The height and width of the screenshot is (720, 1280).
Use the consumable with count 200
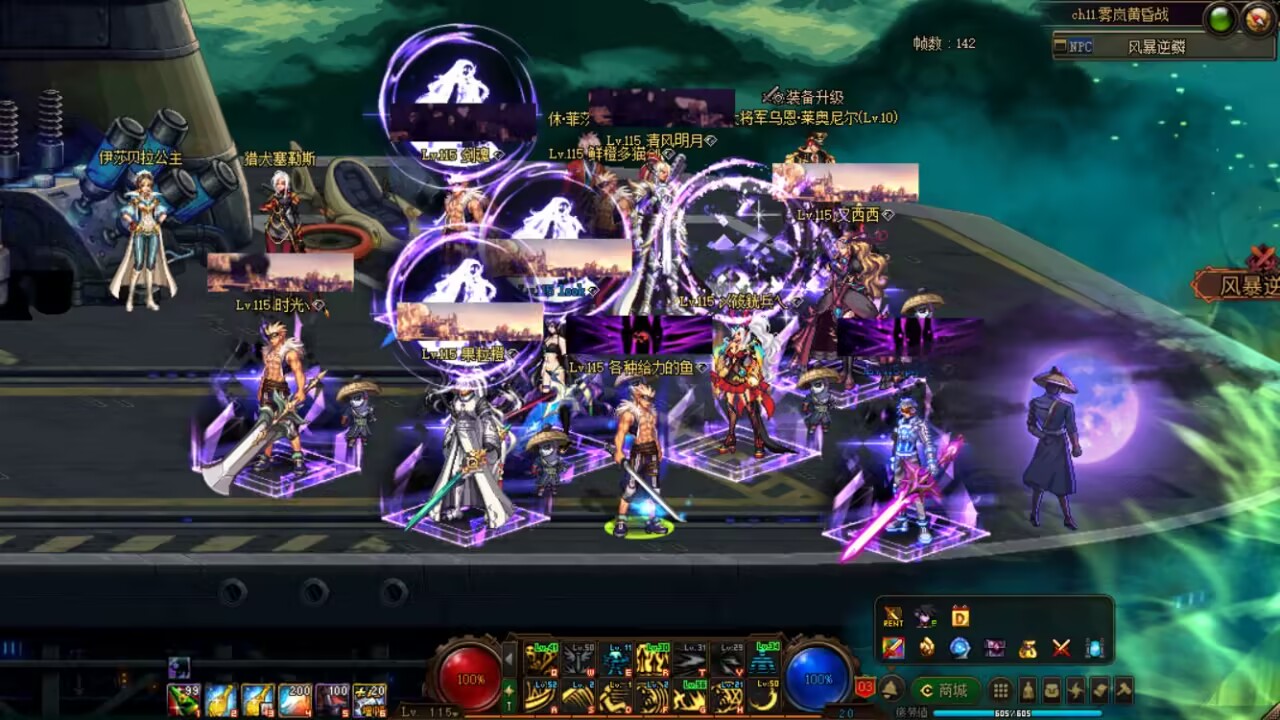(294, 699)
